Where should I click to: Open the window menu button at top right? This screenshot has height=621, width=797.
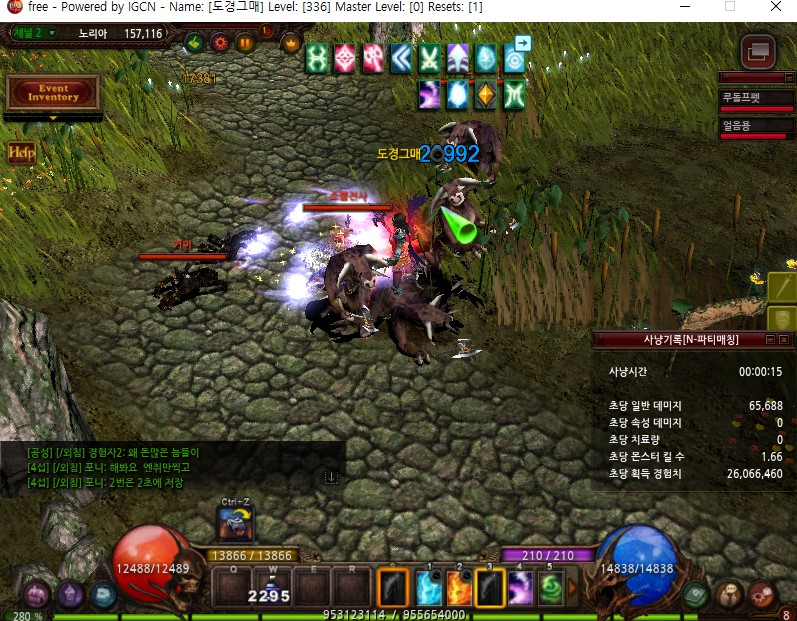pyautogui.click(x=759, y=50)
